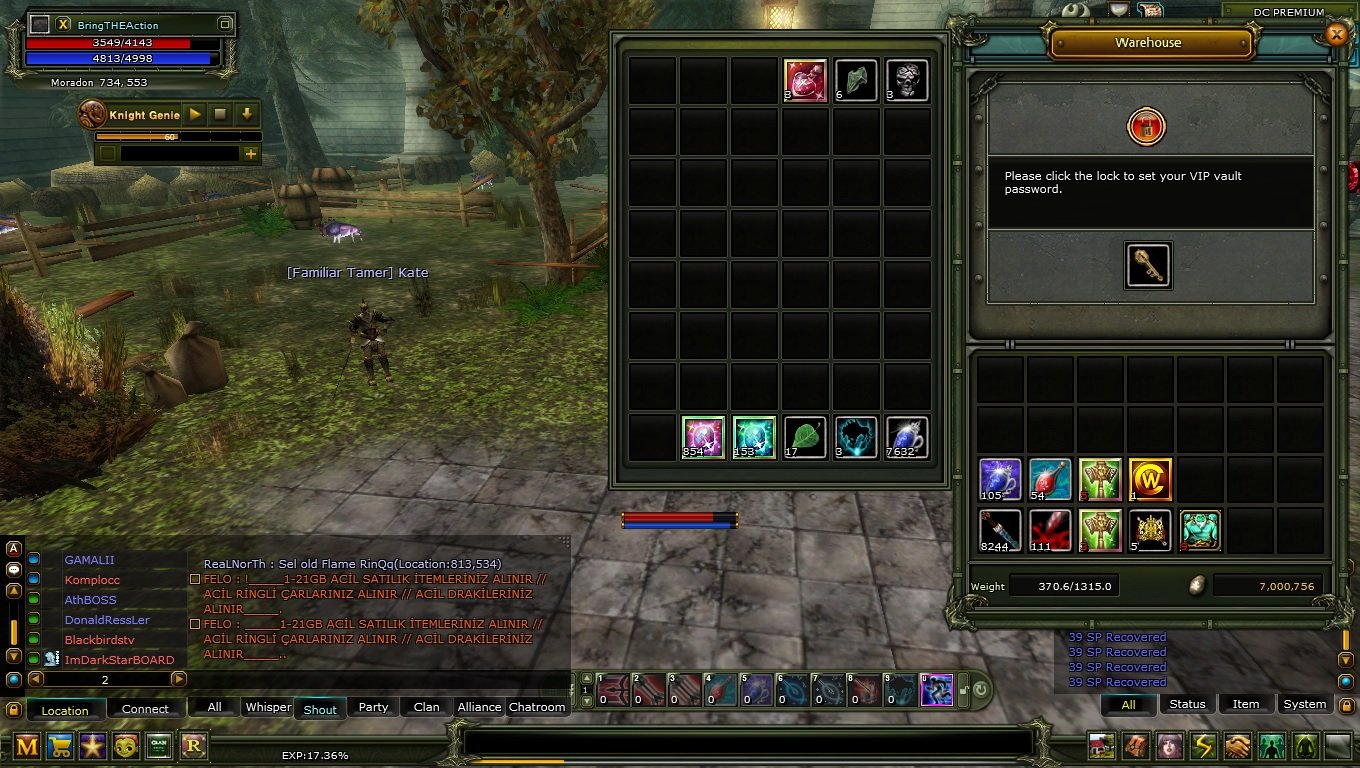Viewport: 1360px width, 768px height.
Task: Click the Knight Genie down arrow
Action: [x=245, y=114]
